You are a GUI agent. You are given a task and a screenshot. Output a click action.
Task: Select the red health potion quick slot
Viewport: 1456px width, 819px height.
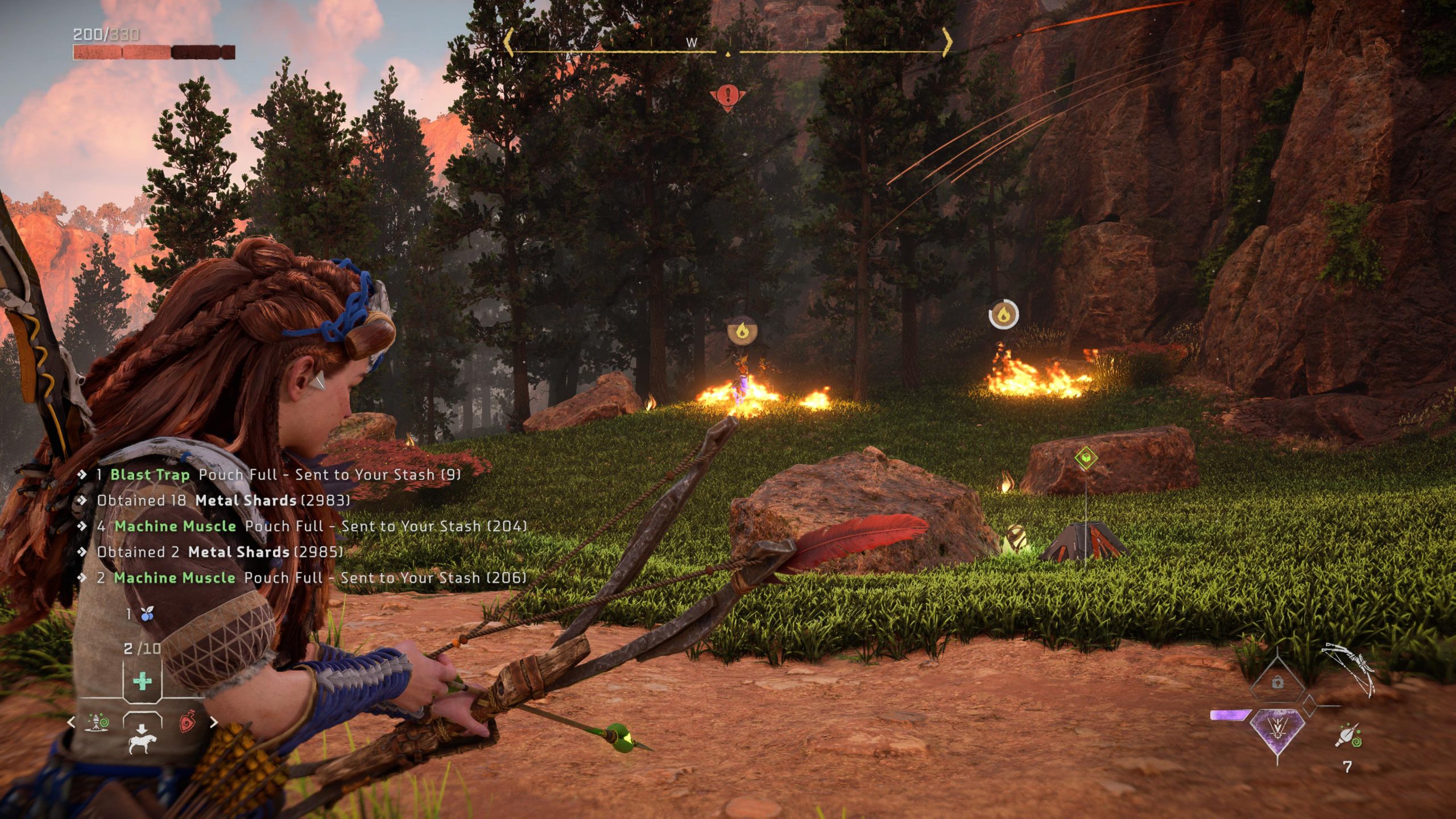point(188,721)
